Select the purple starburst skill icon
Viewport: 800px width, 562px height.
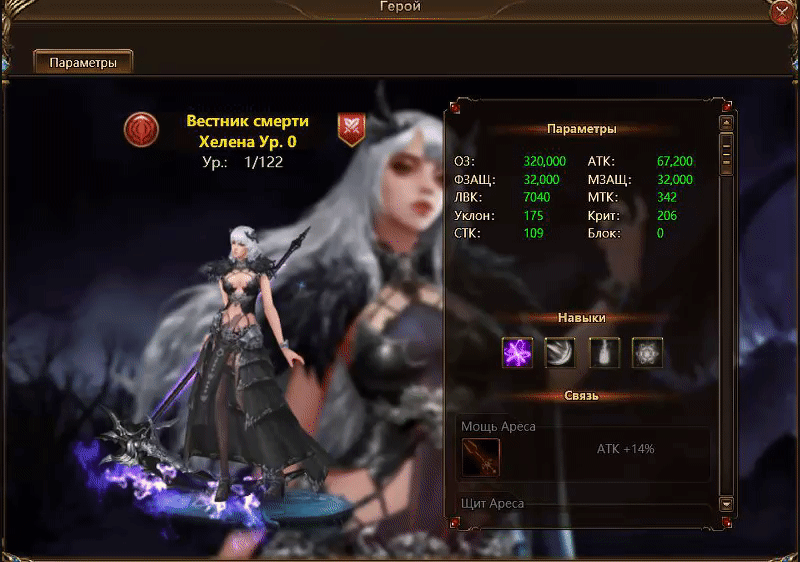point(517,352)
